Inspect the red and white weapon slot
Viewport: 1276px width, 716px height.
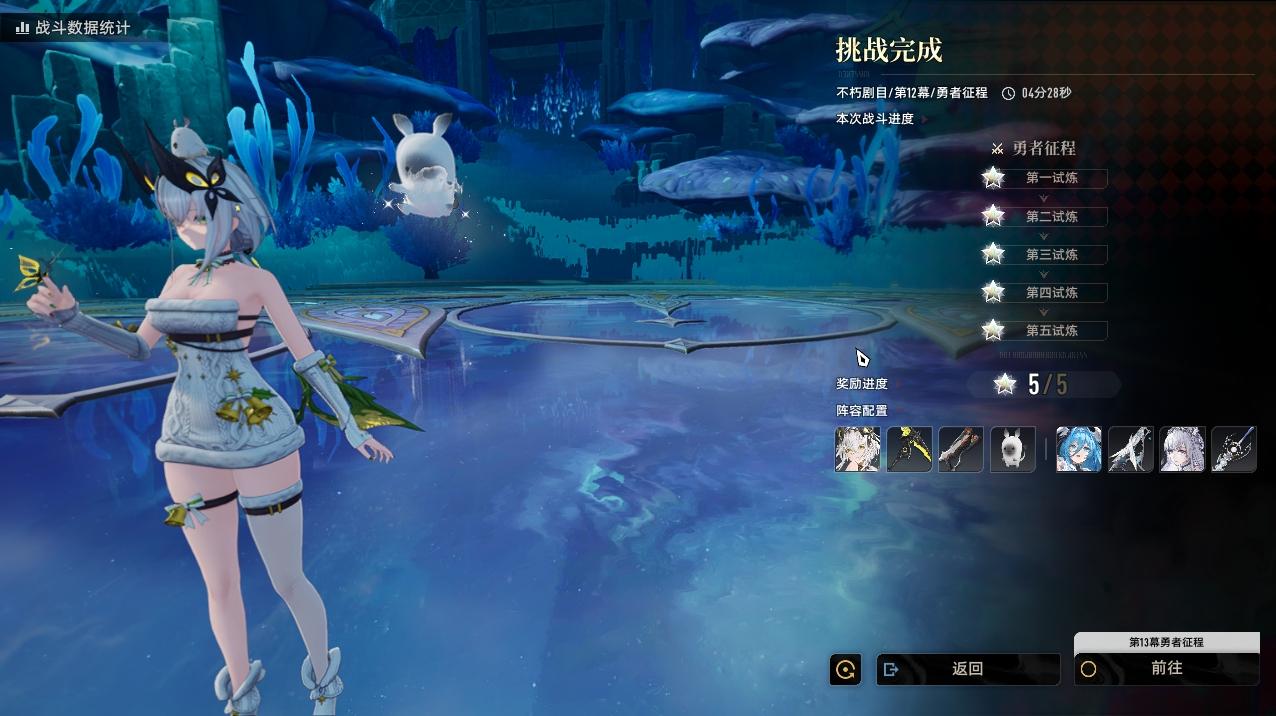point(961,449)
